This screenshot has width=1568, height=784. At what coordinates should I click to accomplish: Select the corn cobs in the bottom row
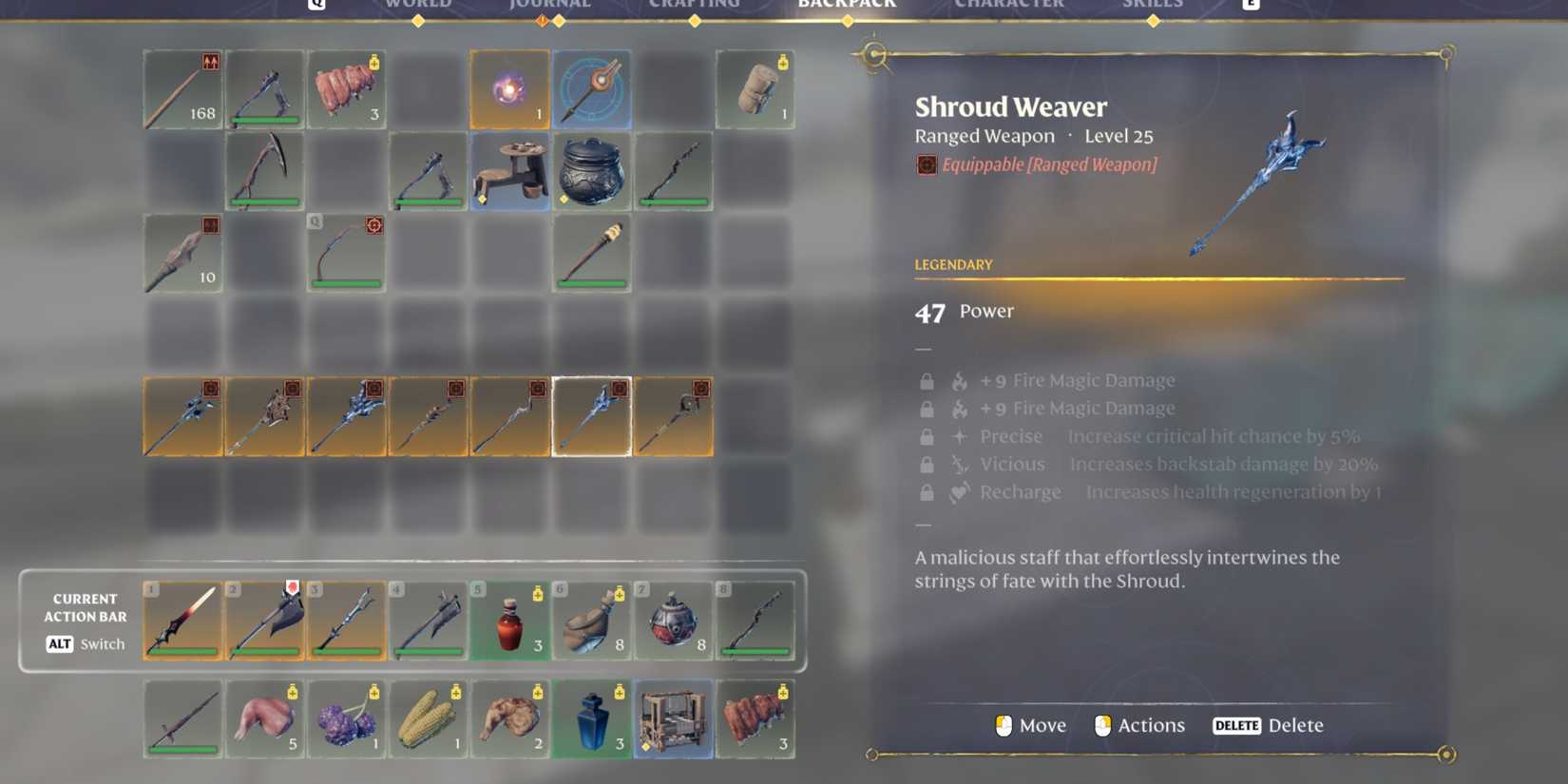pyautogui.click(x=429, y=720)
